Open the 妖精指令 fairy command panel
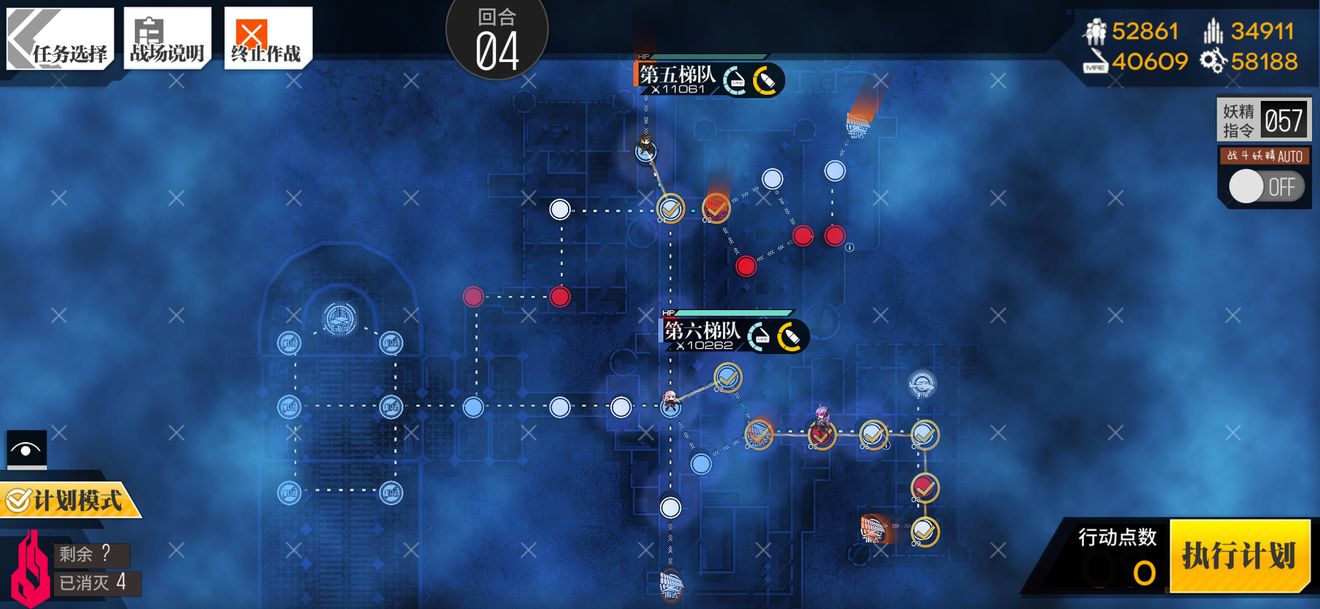 (x=1263, y=121)
